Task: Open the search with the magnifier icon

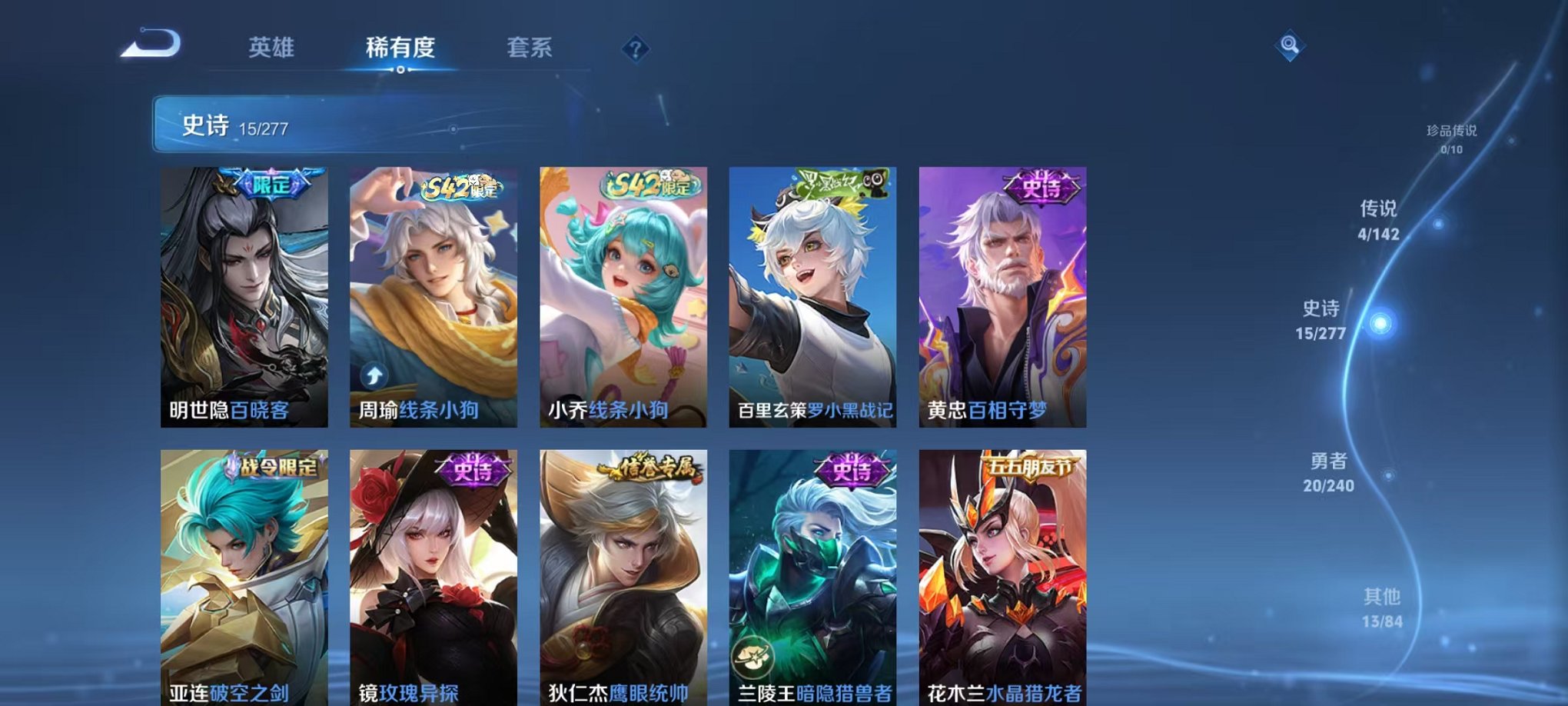Action: [1289, 45]
